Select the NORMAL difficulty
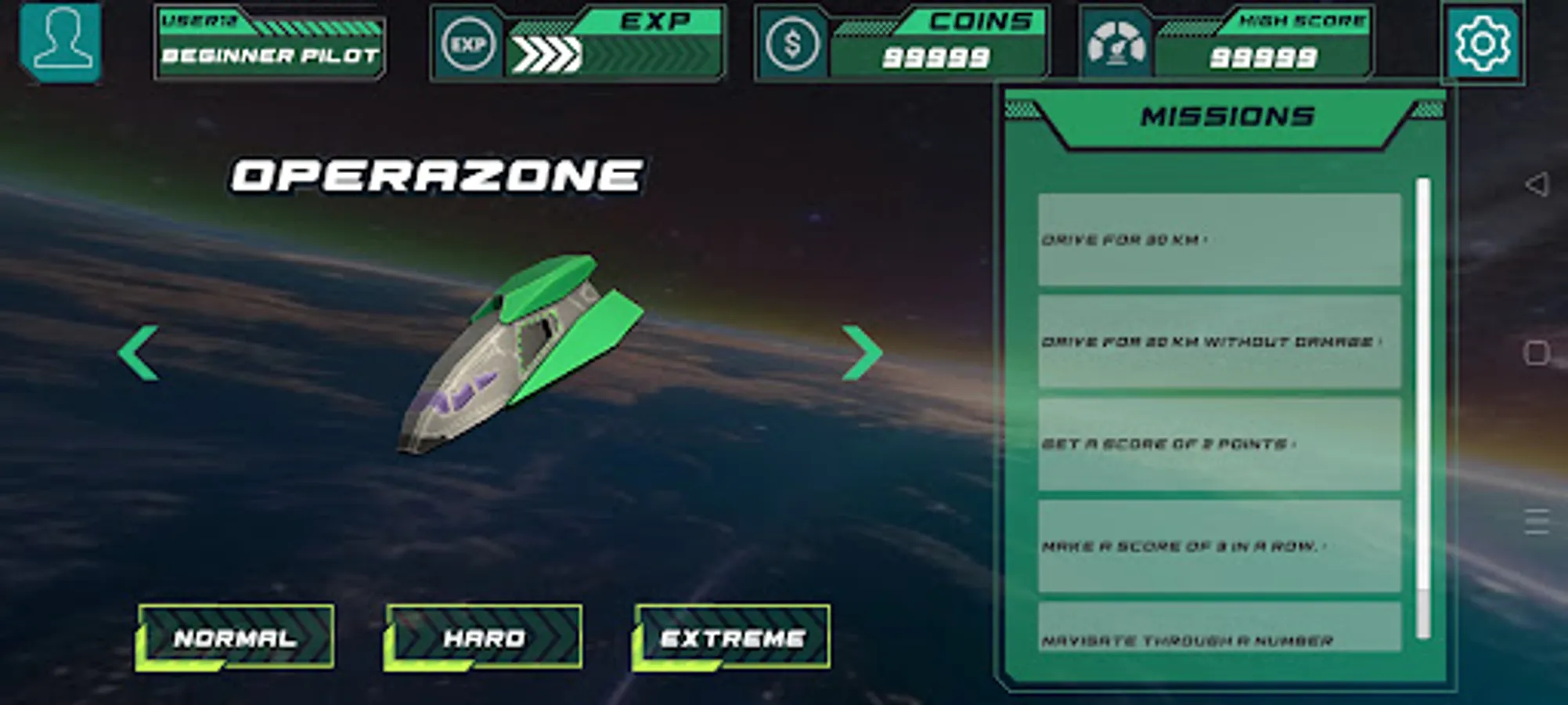Screen dimensions: 1568x705 (235, 638)
